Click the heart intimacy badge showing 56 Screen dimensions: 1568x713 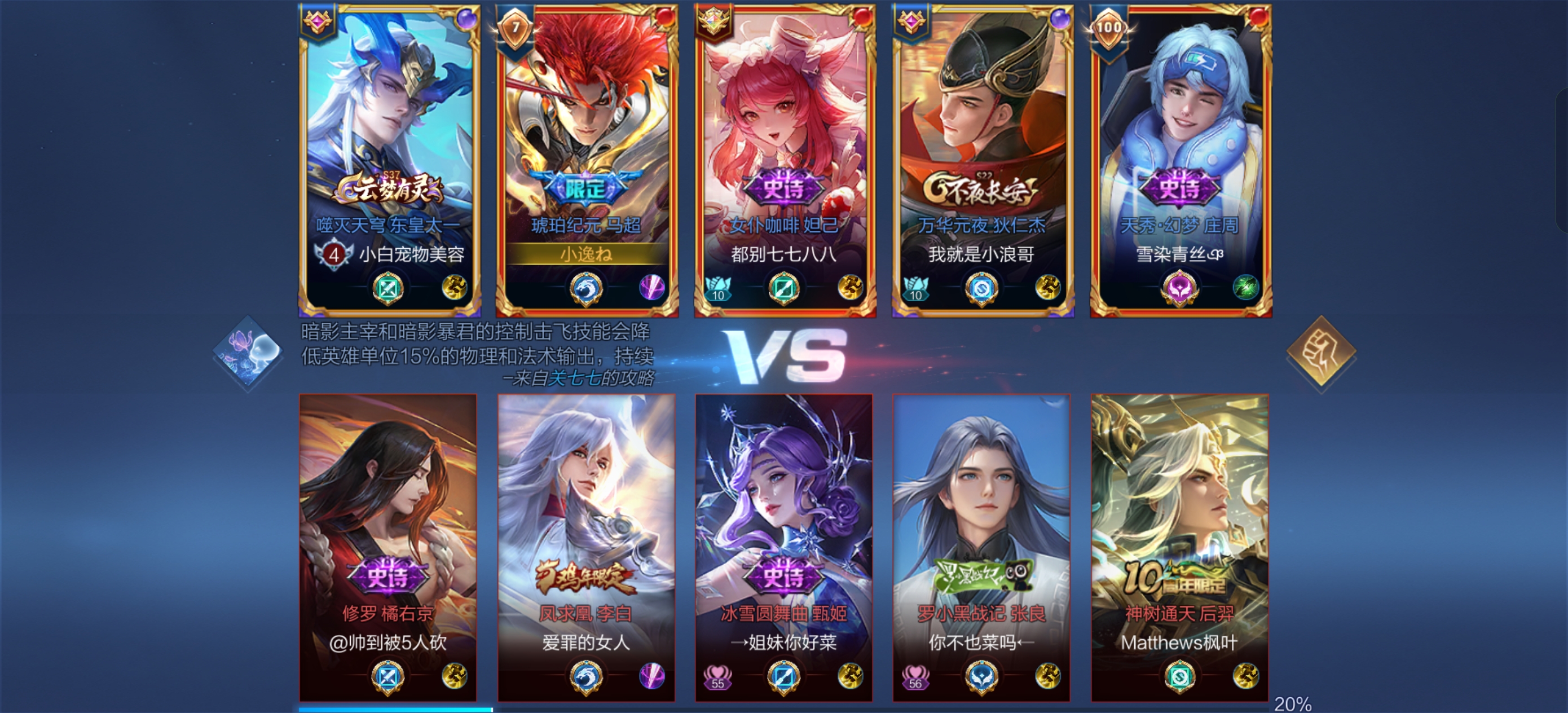tap(915, 676)
